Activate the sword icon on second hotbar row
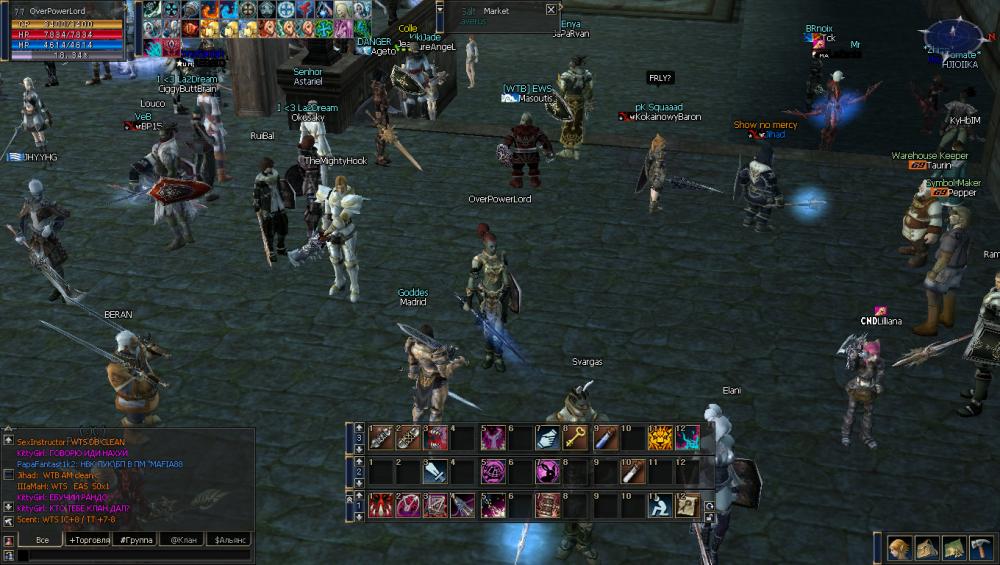This screenshot has height=565, width=1000. click(x=434, y=471)
